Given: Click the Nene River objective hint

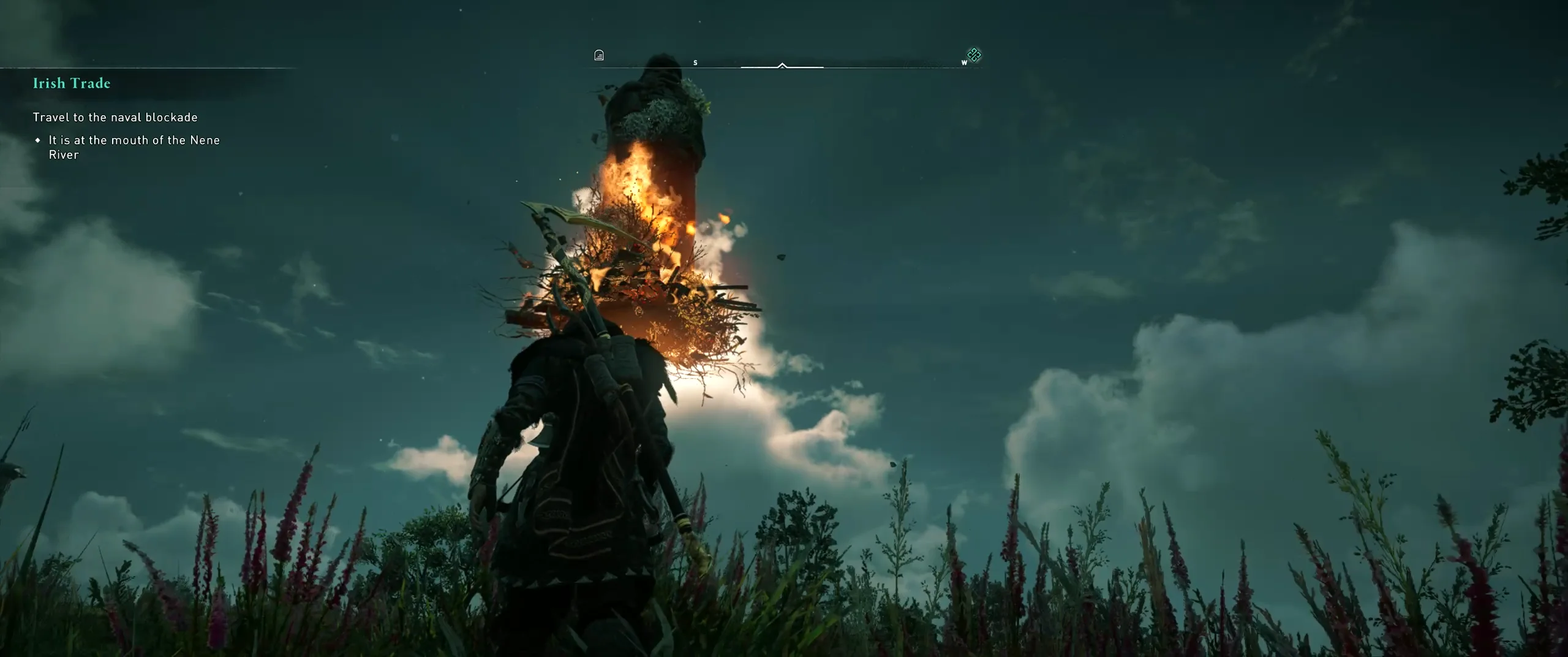Looking at the screenshot, I should pos(134,147).
